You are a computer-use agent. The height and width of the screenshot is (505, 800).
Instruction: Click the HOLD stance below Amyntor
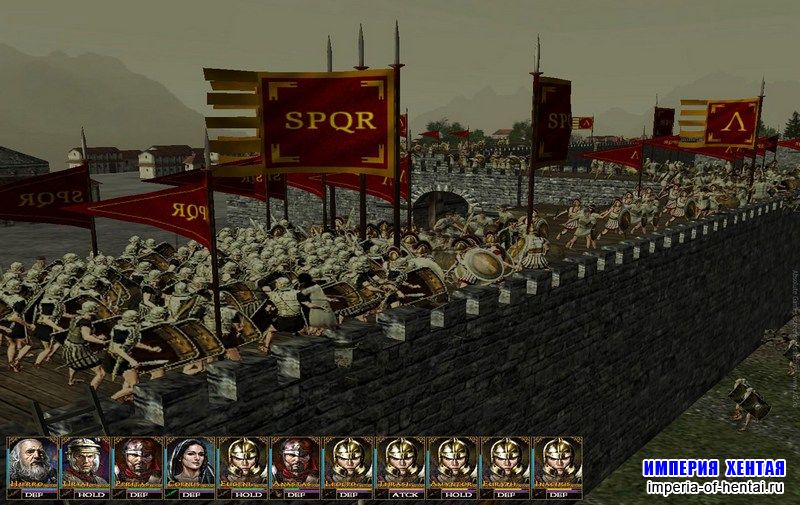click(453, 494)
